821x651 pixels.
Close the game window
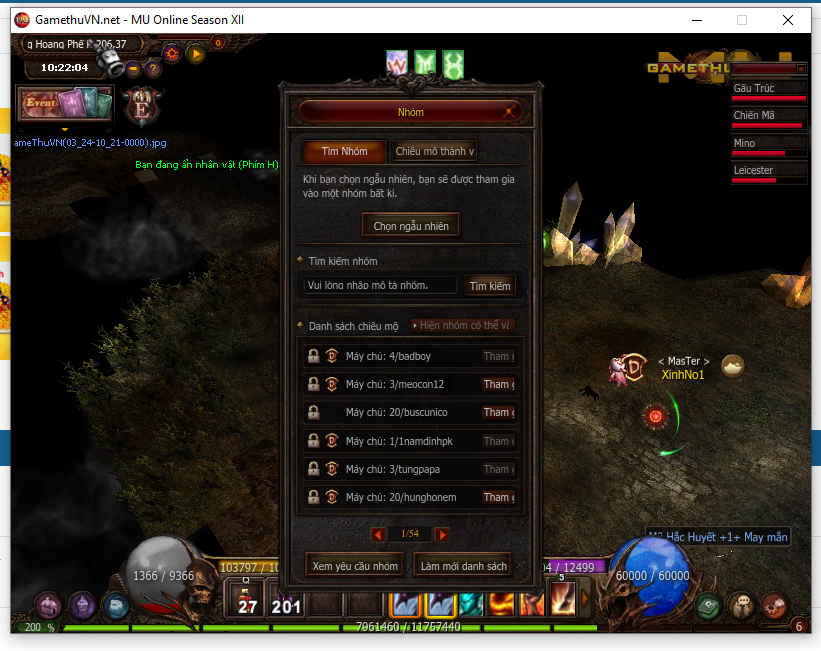[787, 20]
